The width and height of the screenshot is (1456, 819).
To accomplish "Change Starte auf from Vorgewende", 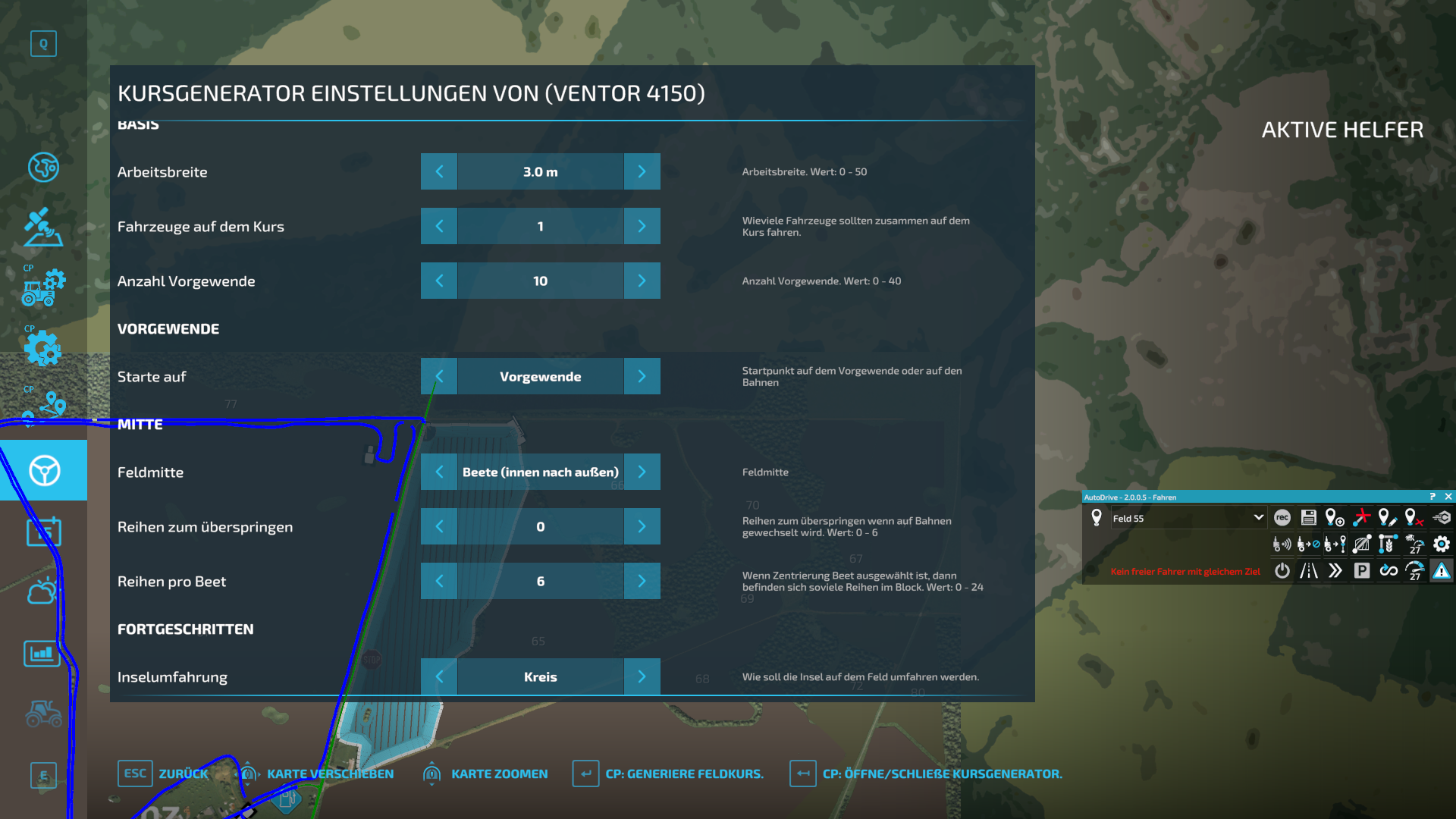I will point(642,376).
